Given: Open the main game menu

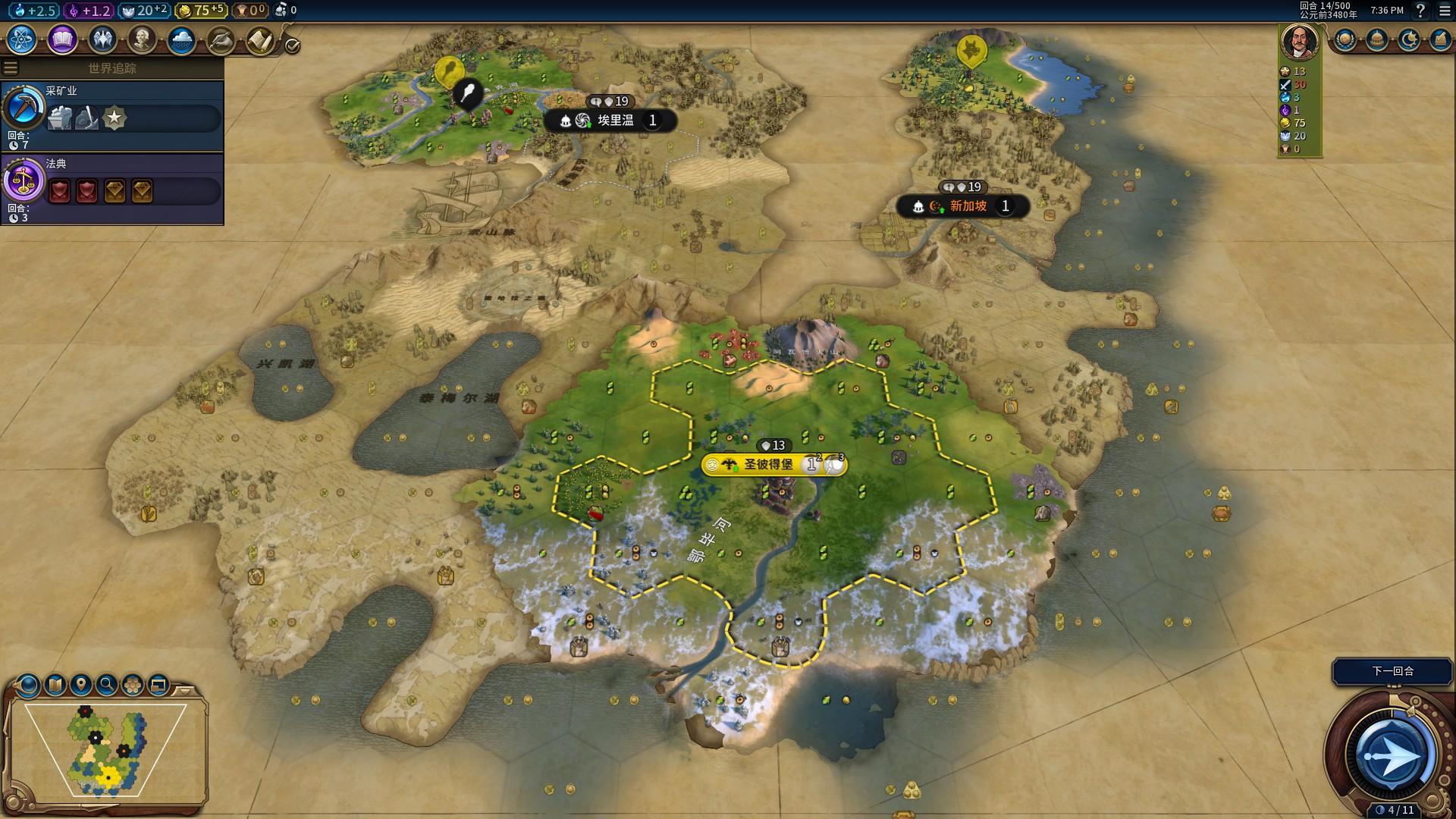Looking at the screenshot, I should (x=1445, y=11).
